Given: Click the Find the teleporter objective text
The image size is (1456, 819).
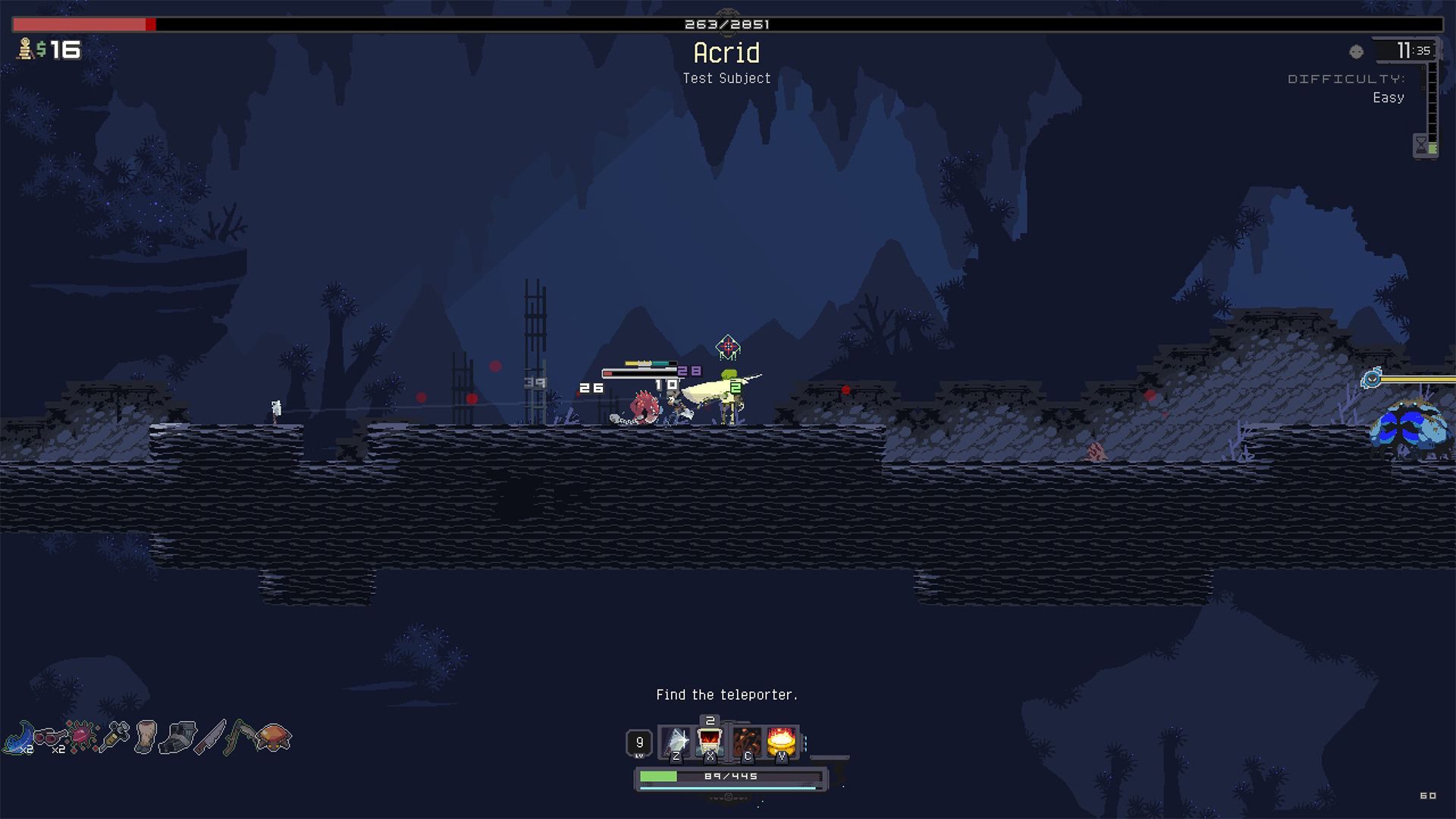Looking at the screenshot, I should coord(726,694).
